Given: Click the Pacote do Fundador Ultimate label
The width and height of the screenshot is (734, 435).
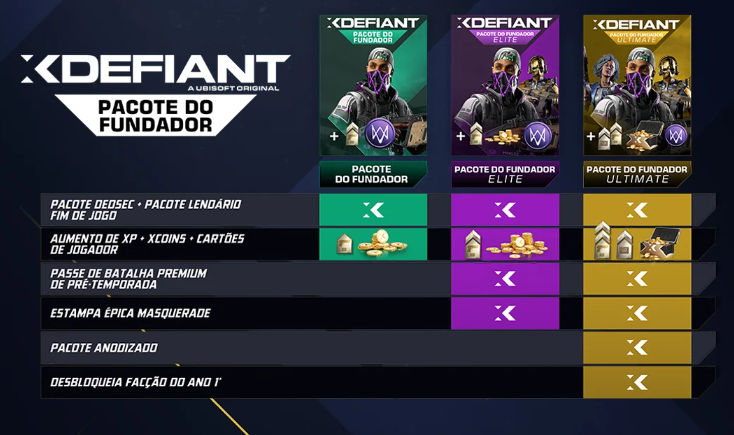Looking at the screenshot, I should [637, 174].
